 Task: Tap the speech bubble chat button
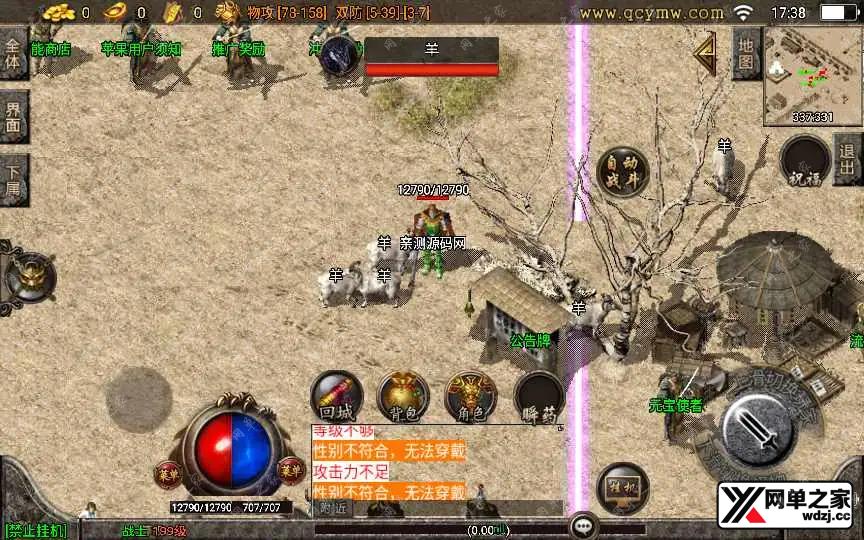point(583,525)
